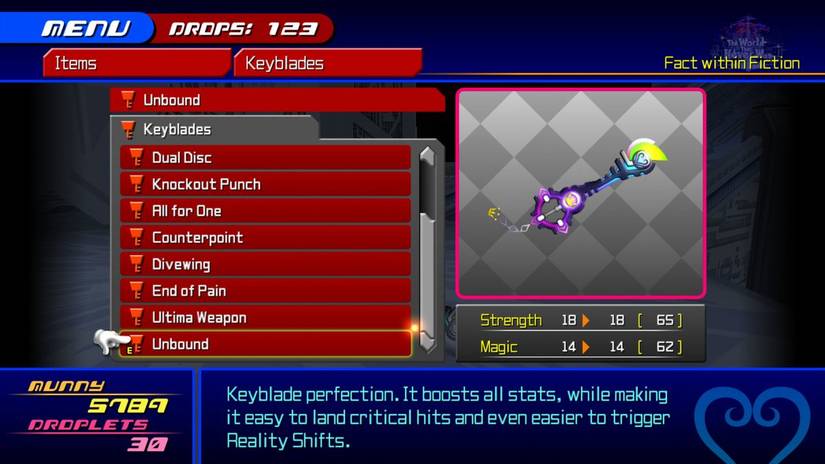Select the Dual Disc keyblade
The height and width of the screenshot is (464, 825).
[x=265, y=157]
